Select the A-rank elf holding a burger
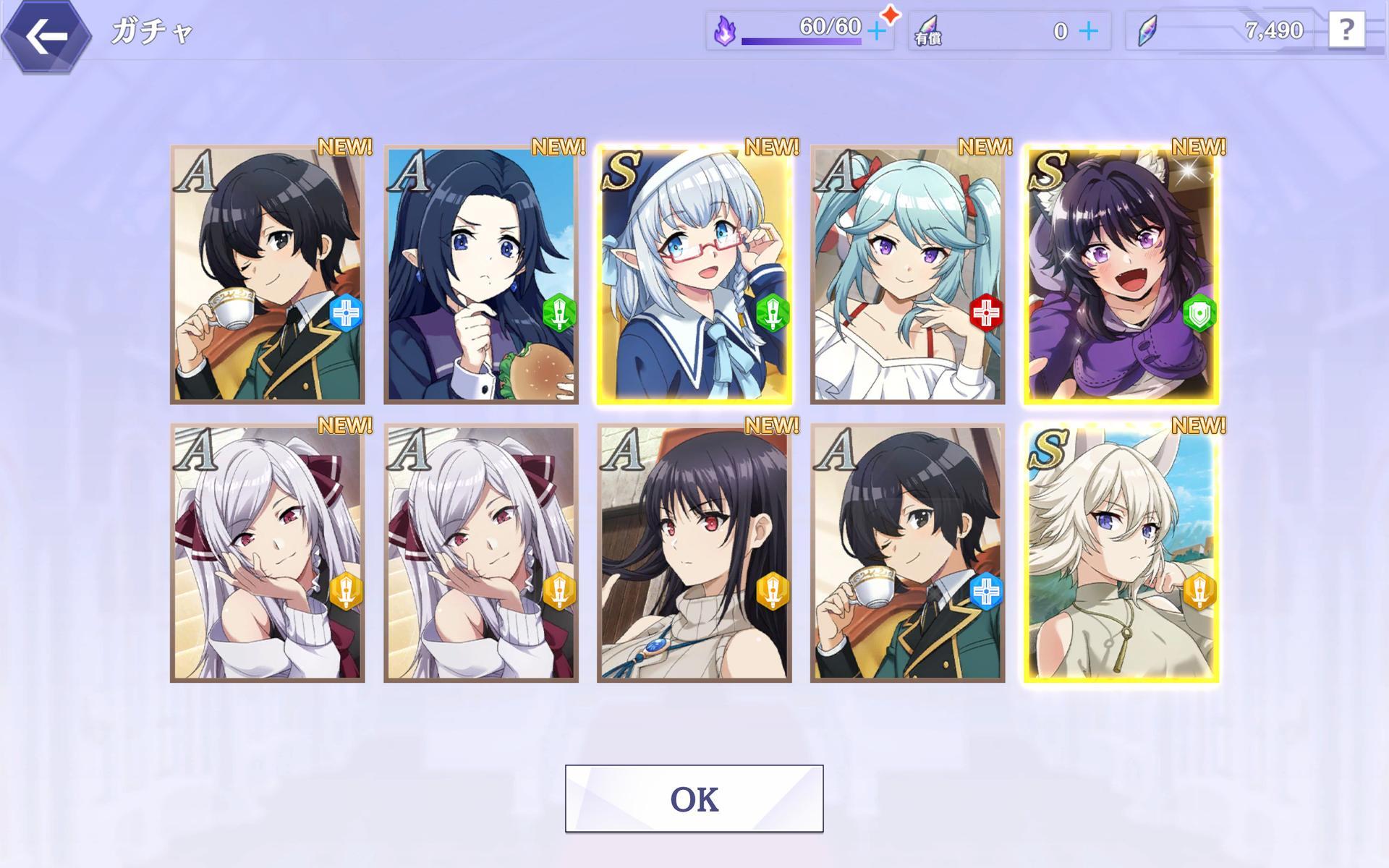 click(x=481, y=275)
